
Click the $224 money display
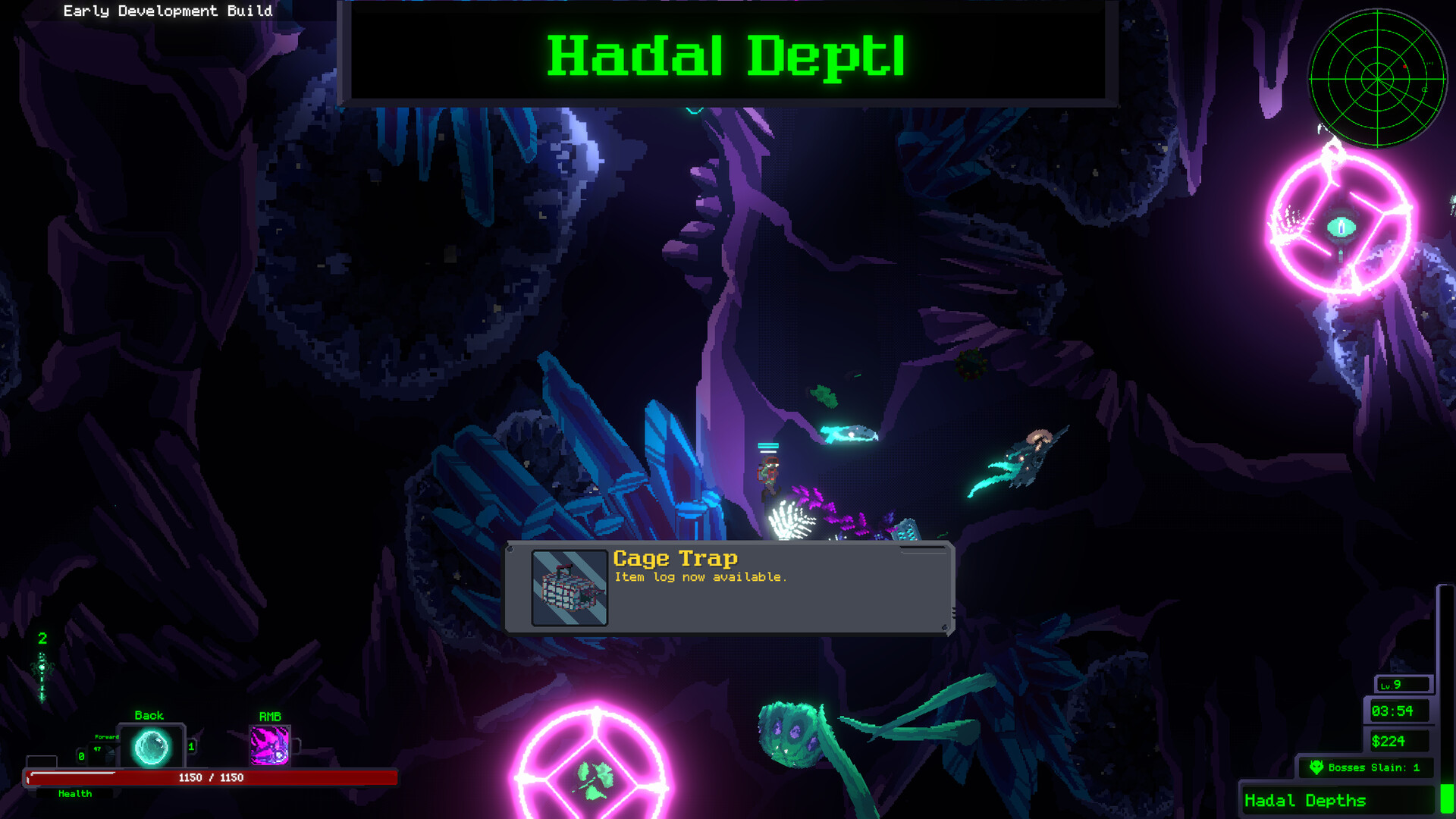tap(1400, 739)
